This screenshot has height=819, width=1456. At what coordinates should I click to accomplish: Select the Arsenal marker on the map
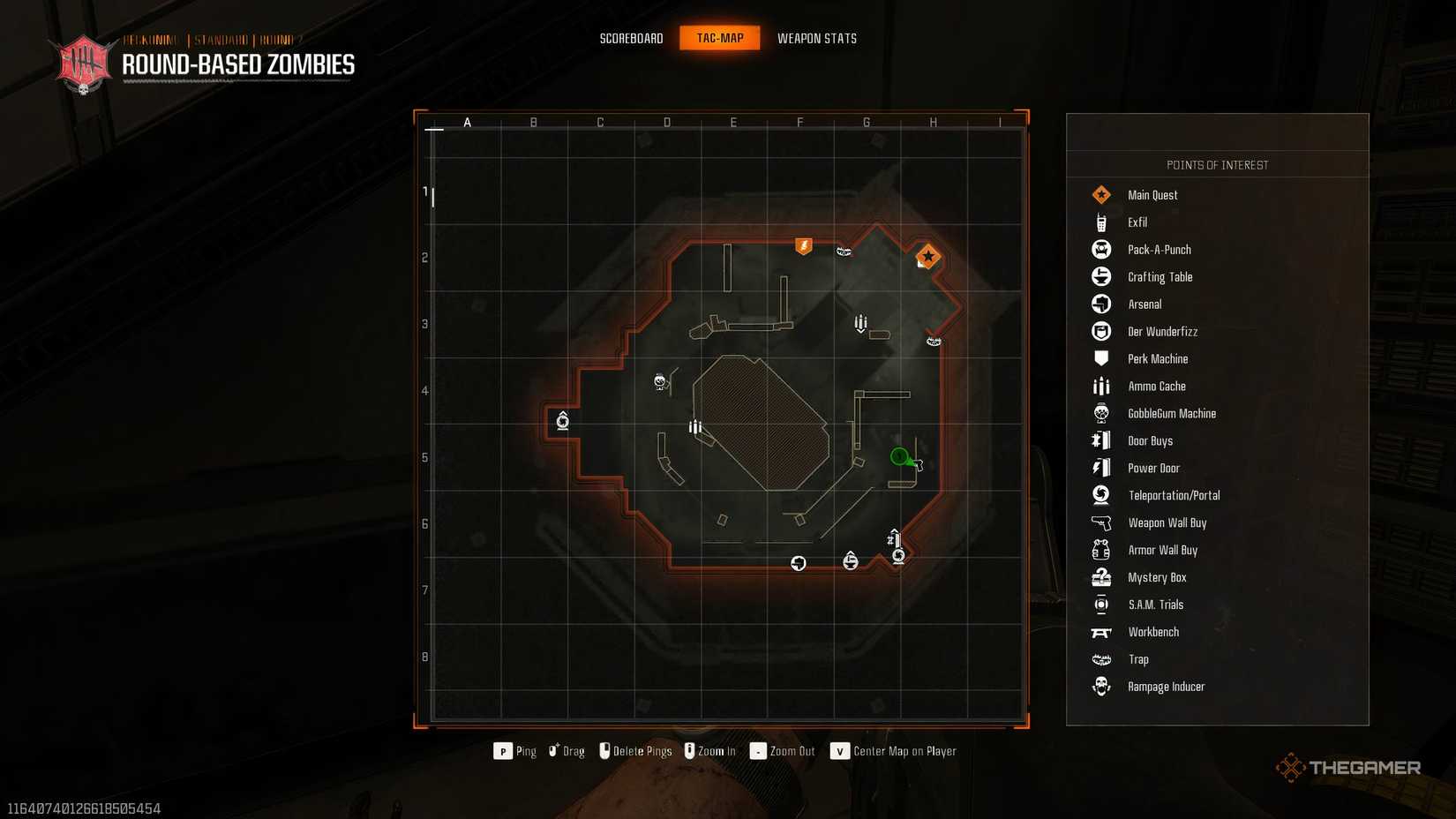[x=798, y=563]
